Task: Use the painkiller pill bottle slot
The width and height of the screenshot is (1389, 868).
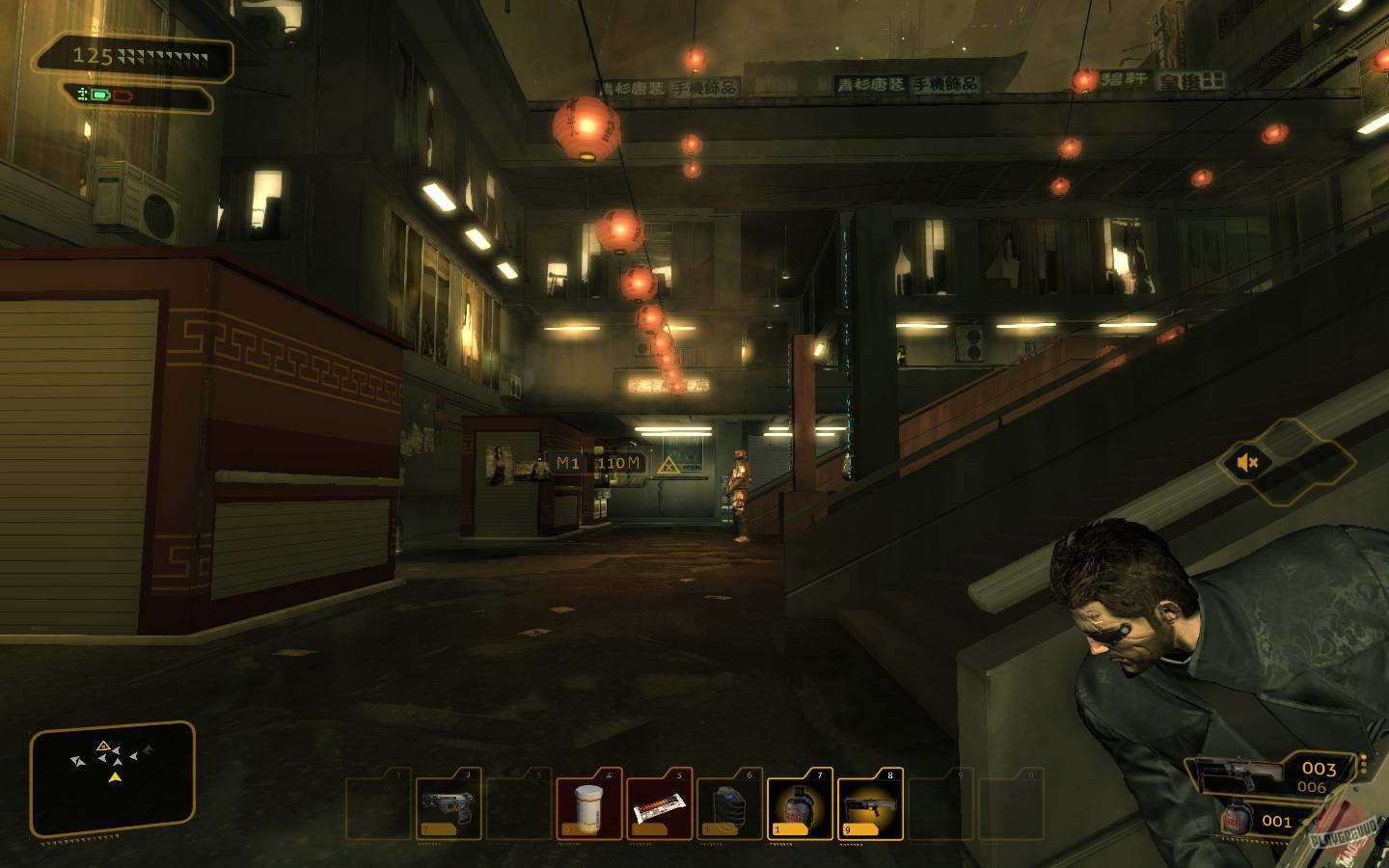Action: point(588,804)
